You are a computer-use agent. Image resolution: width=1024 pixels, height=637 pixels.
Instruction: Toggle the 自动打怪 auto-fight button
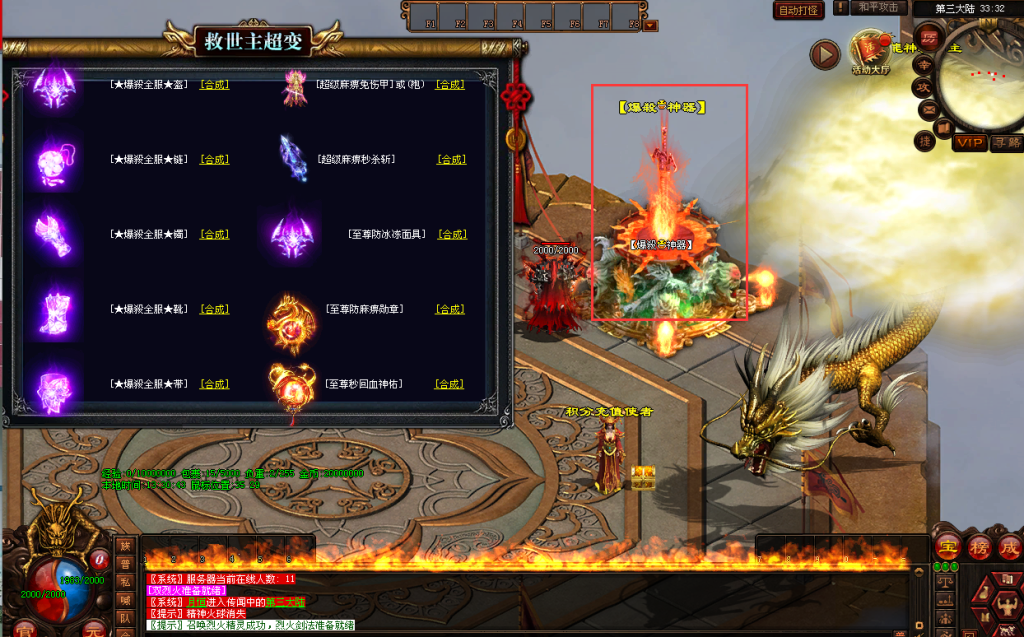click(x=799, y=10)
